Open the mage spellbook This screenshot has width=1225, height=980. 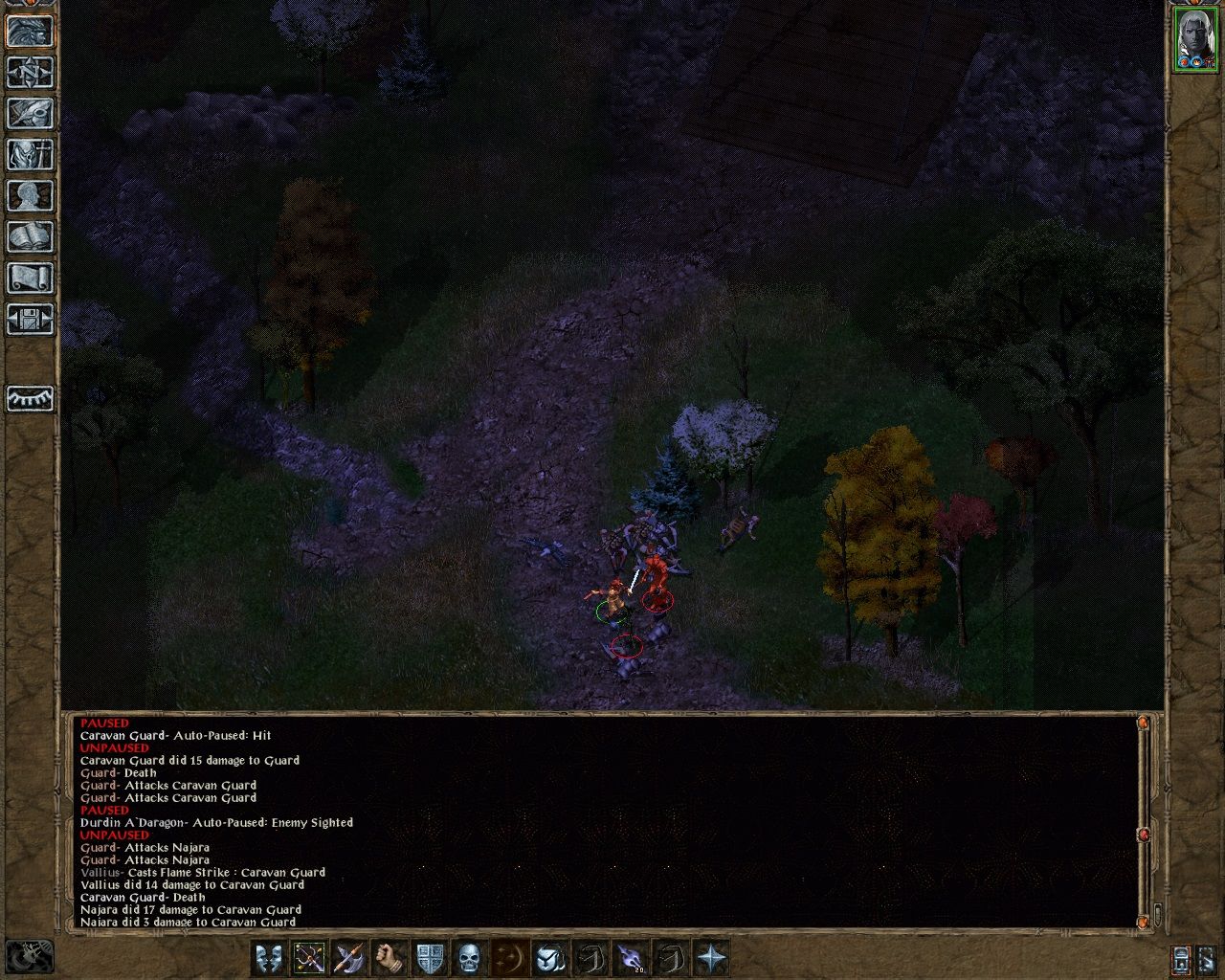30,236
